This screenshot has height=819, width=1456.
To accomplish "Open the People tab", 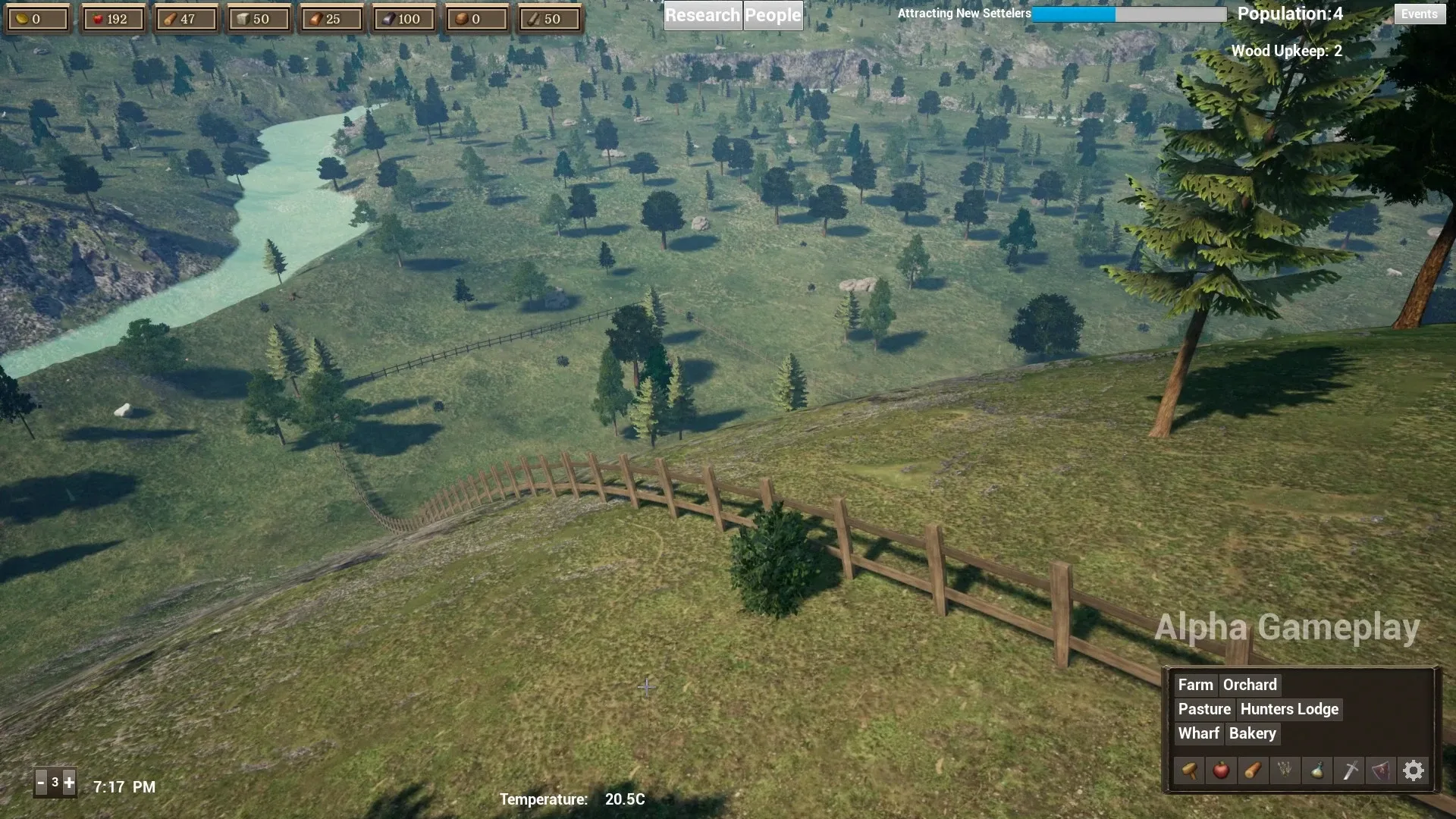I will tap(773, 14).
